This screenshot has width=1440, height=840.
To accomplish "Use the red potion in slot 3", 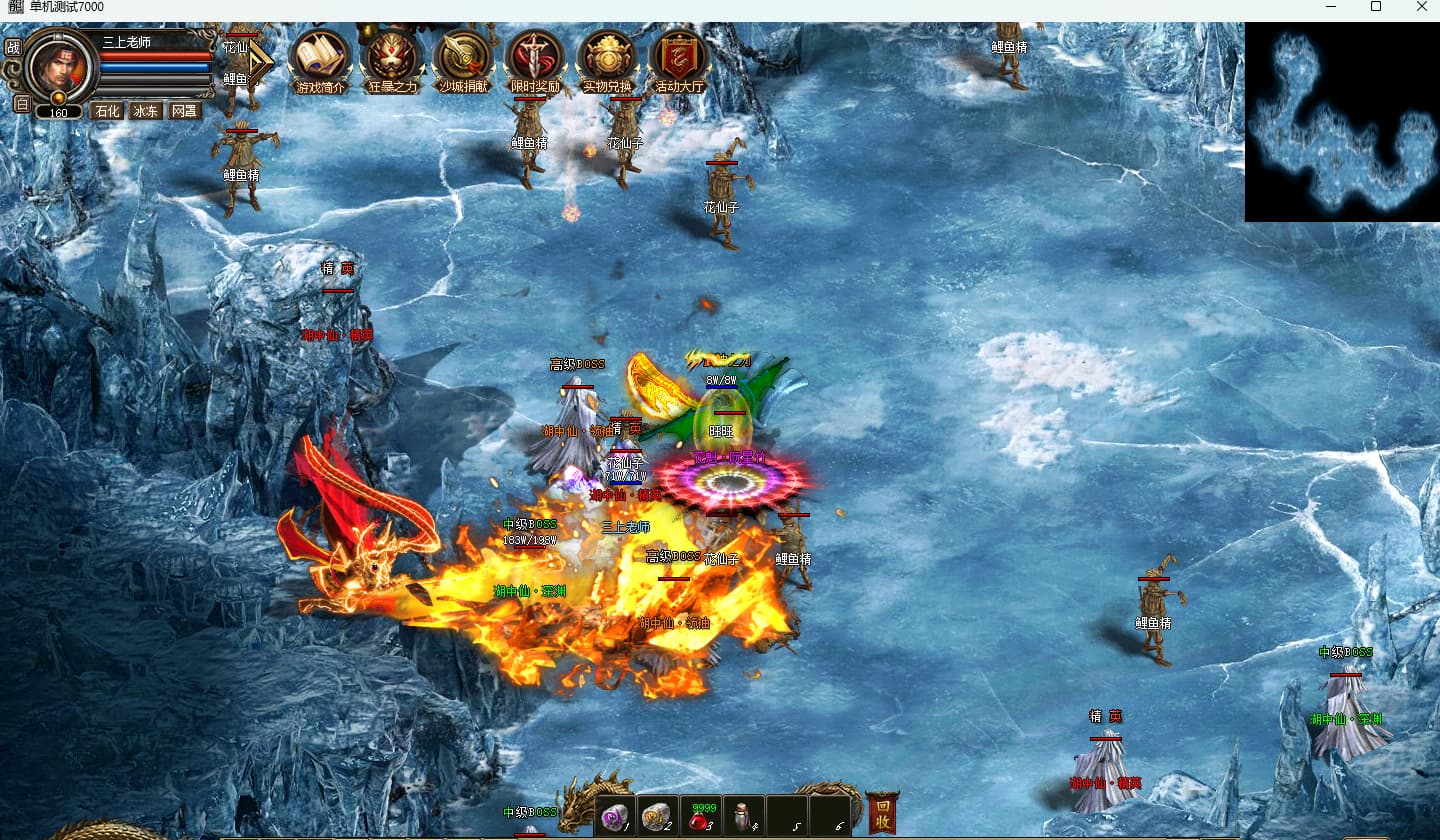I will point(702,818).
